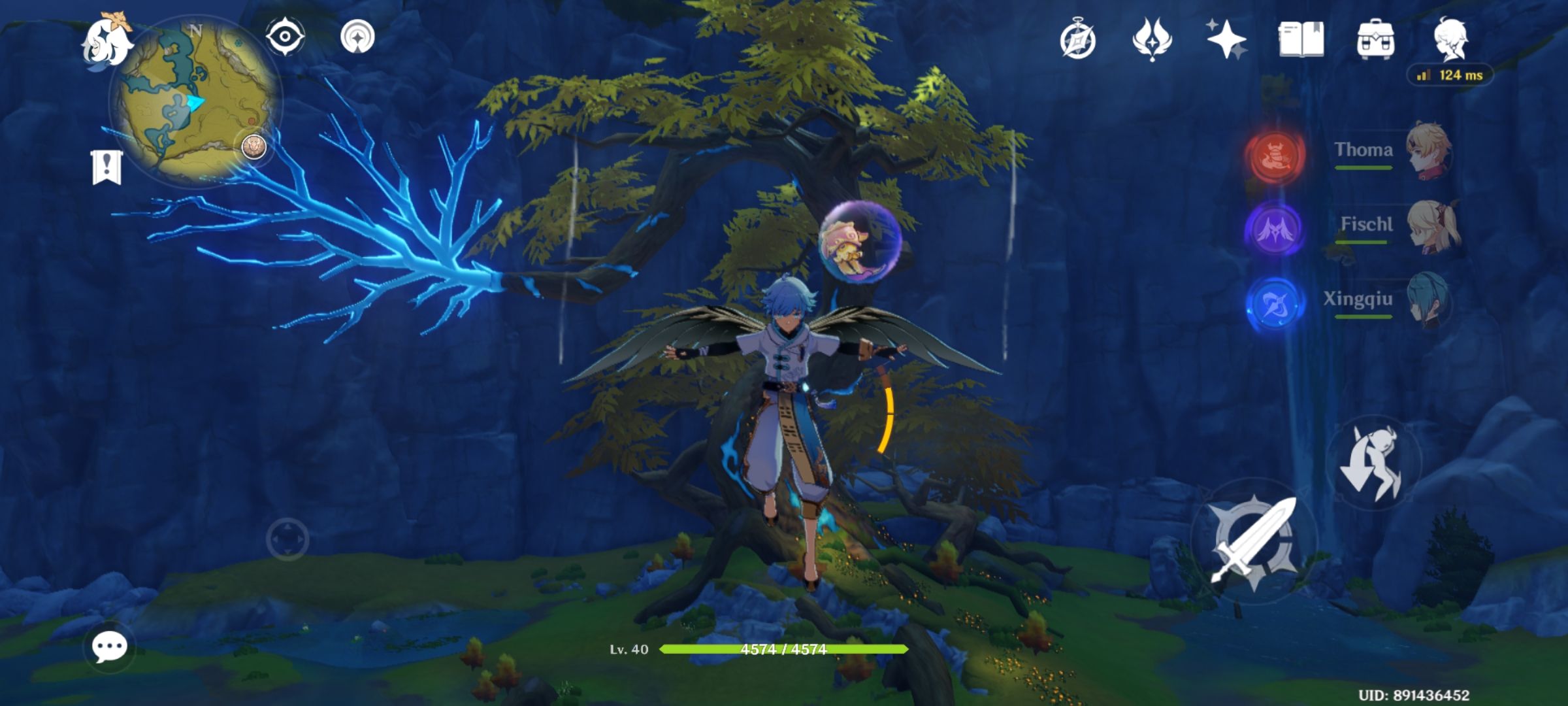Screen dimensions: 1568x706
Task: Open the Events overview compass icon
Action: click(1077, 40)
